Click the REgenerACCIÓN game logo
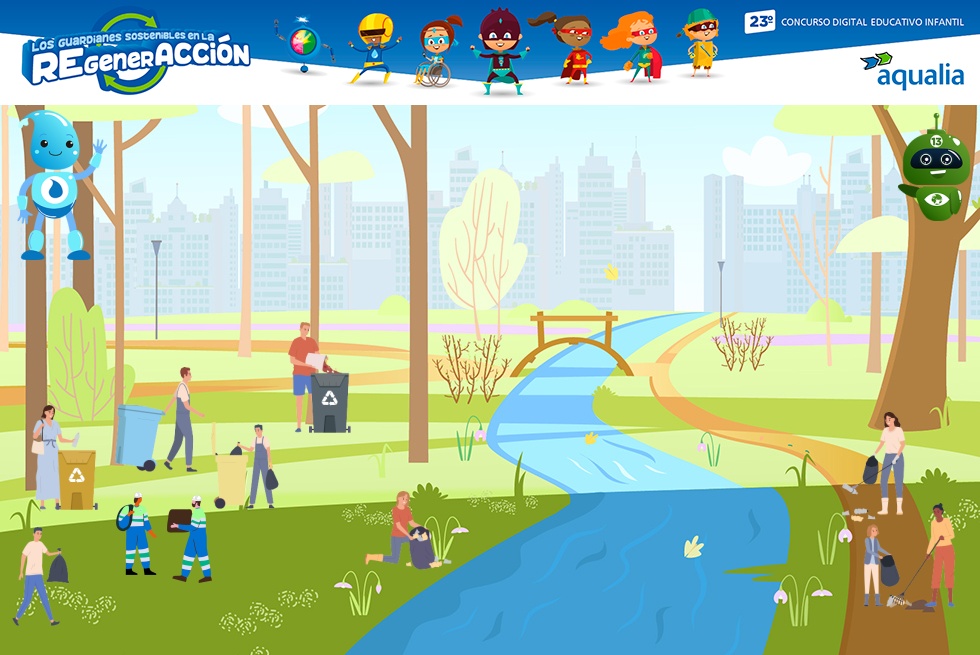This screenshot has height=655, width=980. (x=137, y=55)
